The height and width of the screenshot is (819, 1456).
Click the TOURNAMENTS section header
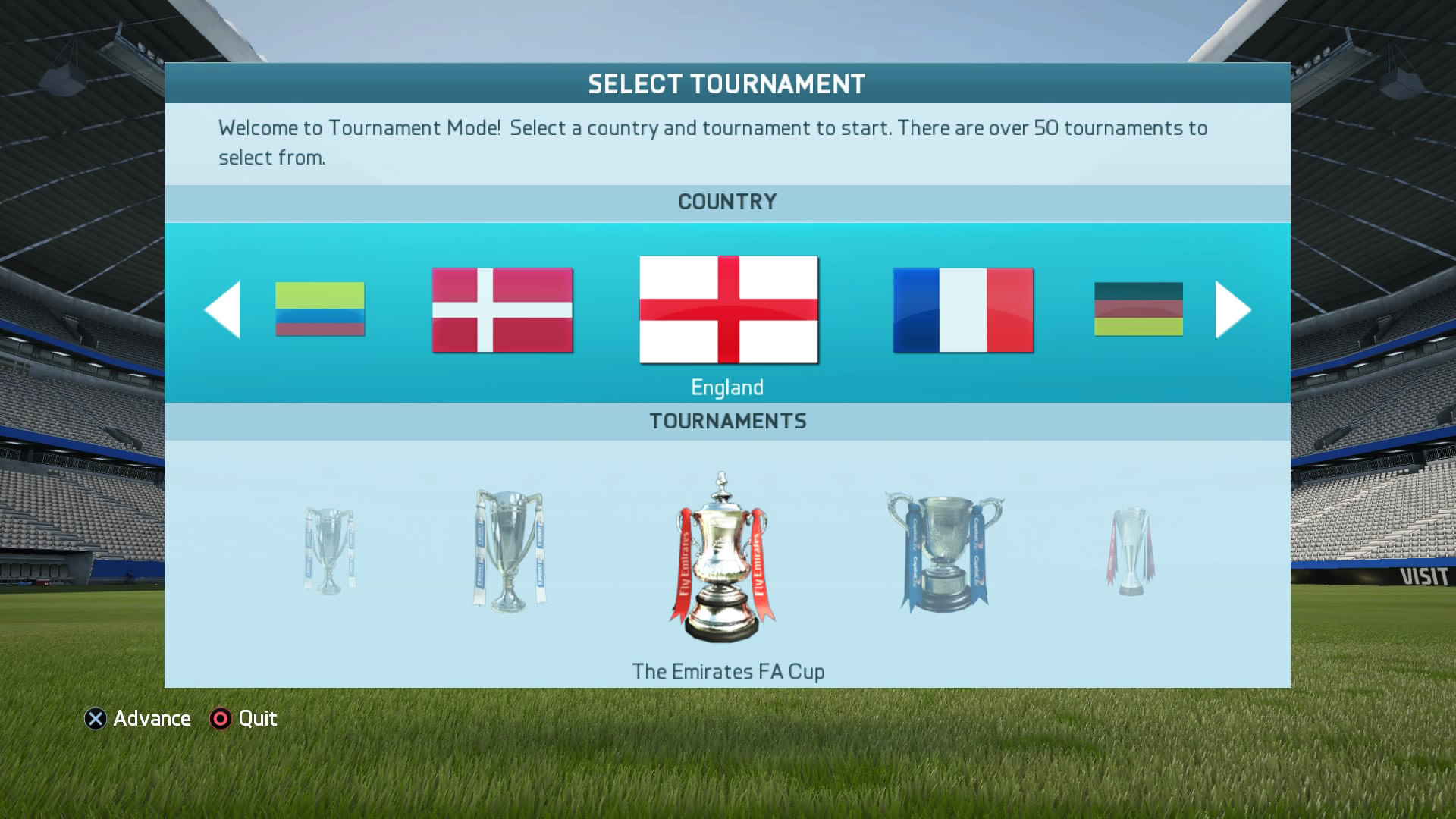point(727,421)
